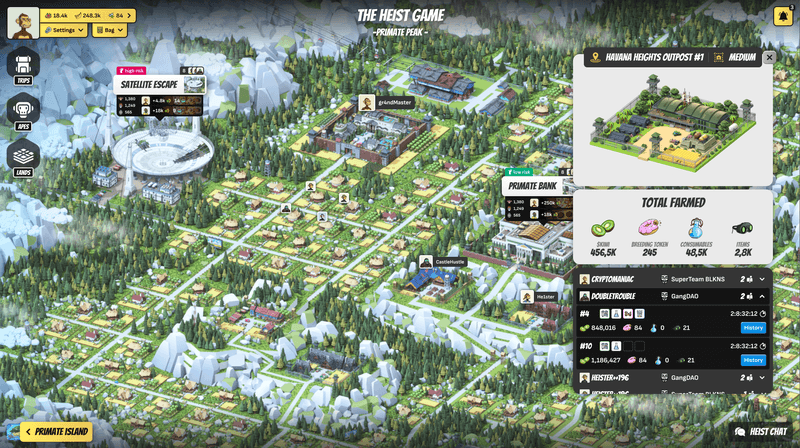
Task: Expand the currency balance bar arrow
Action: click(x=130, y=15)
